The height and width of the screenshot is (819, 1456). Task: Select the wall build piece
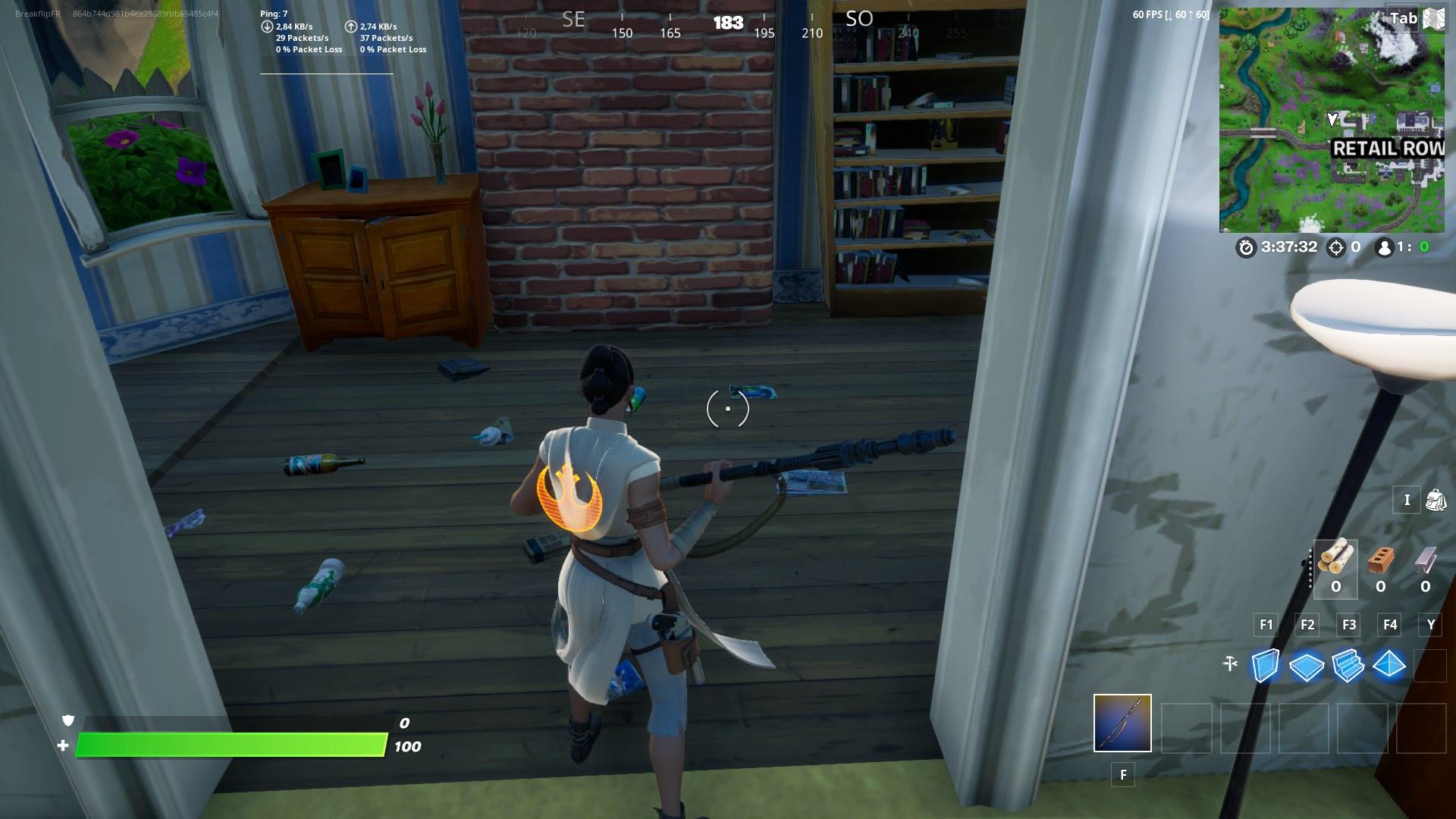[1265, 667]
